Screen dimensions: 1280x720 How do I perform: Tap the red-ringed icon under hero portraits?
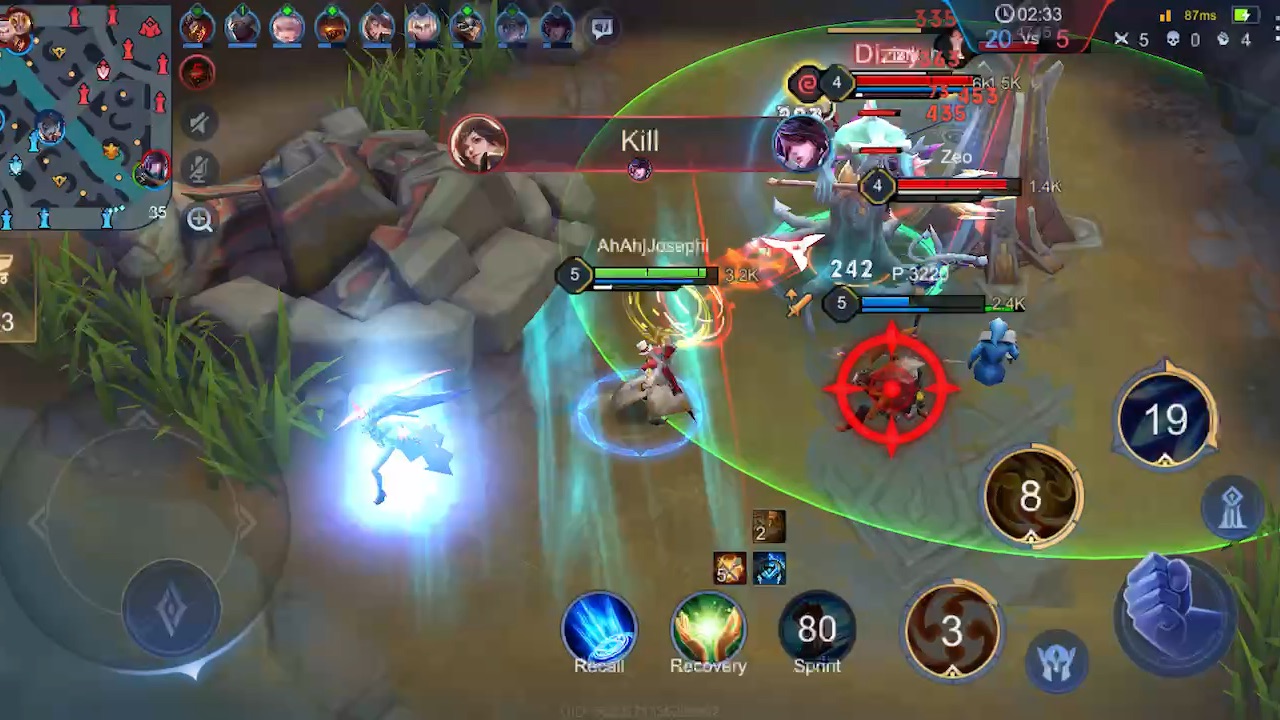click(198, 72)
